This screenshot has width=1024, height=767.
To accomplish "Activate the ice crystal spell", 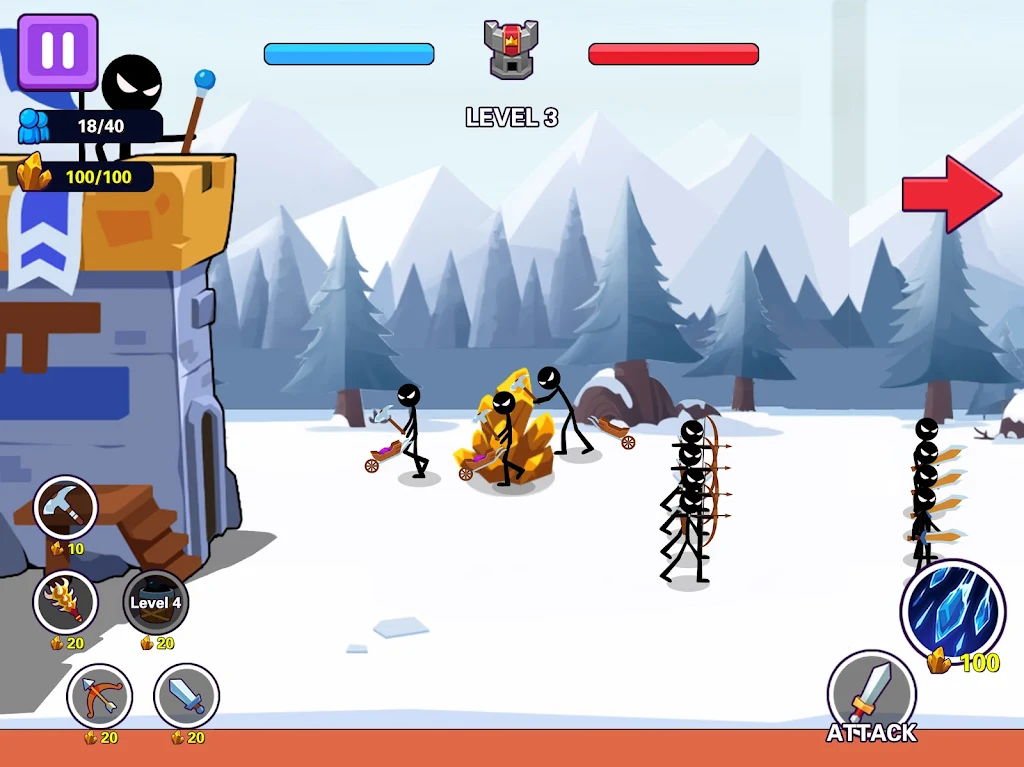I will point(951,610).
